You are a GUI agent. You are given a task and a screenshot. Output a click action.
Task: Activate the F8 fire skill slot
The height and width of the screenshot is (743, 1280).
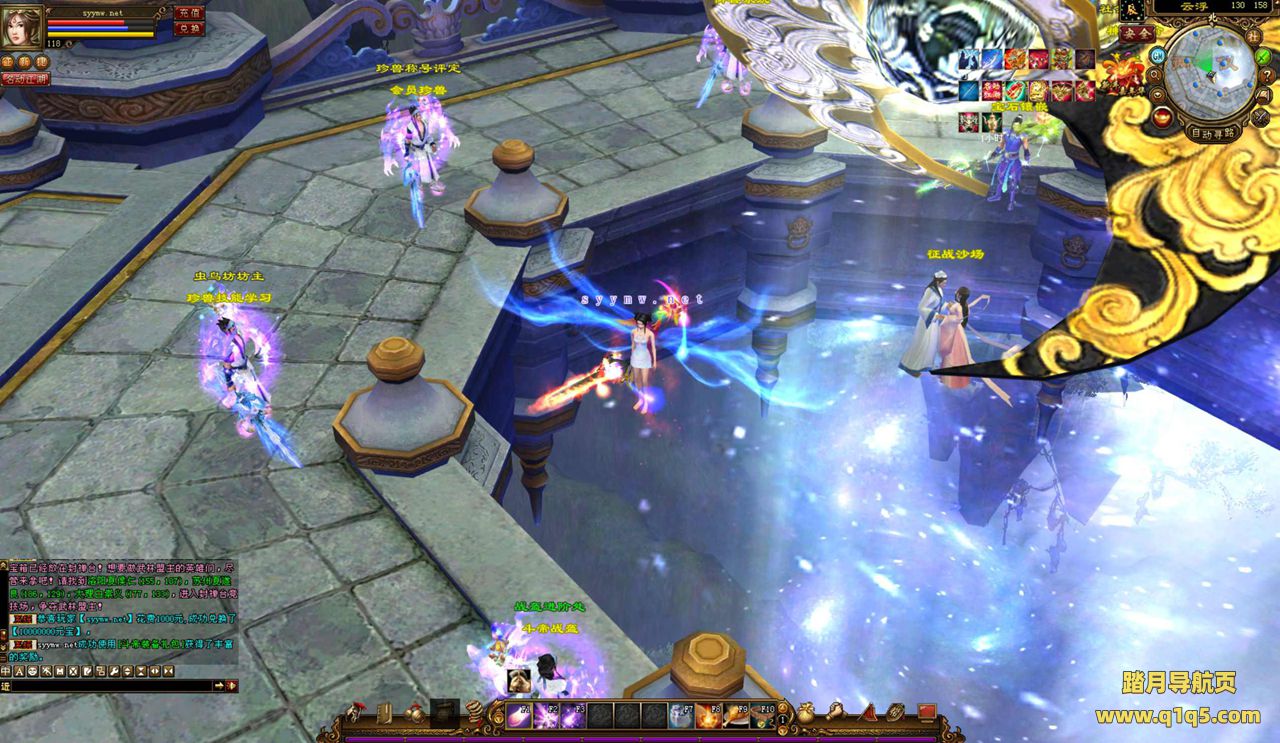[x=708, y=716]
